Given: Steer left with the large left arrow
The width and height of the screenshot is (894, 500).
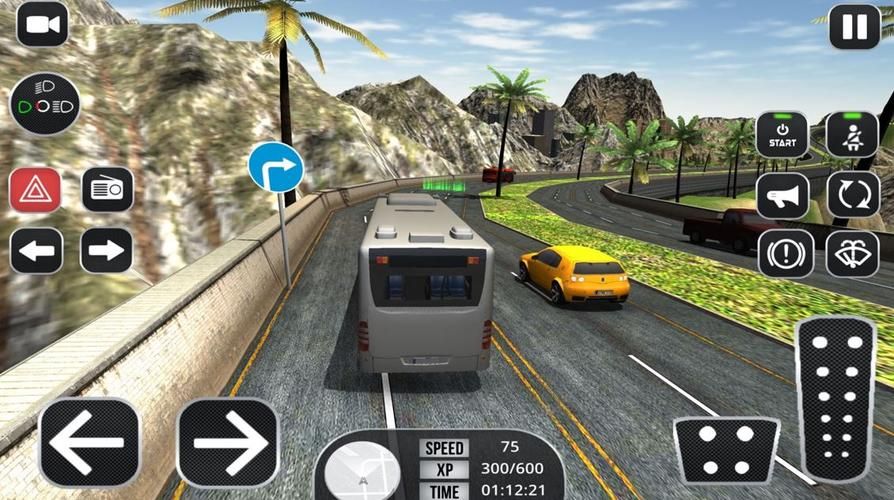Looking at the screenshot, I should point(89,442).
